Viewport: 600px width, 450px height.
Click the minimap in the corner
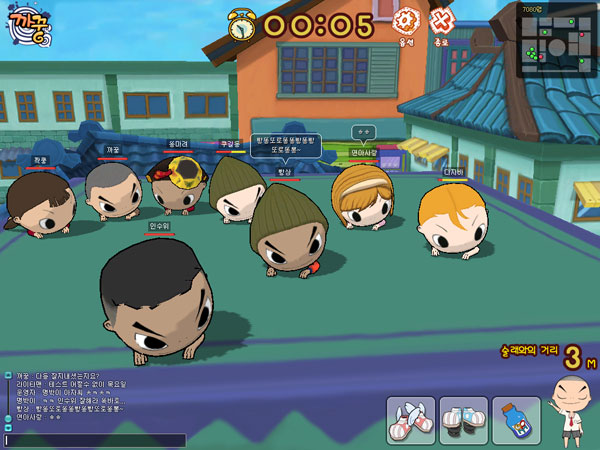pyautogui.click(x=556, y=41)
